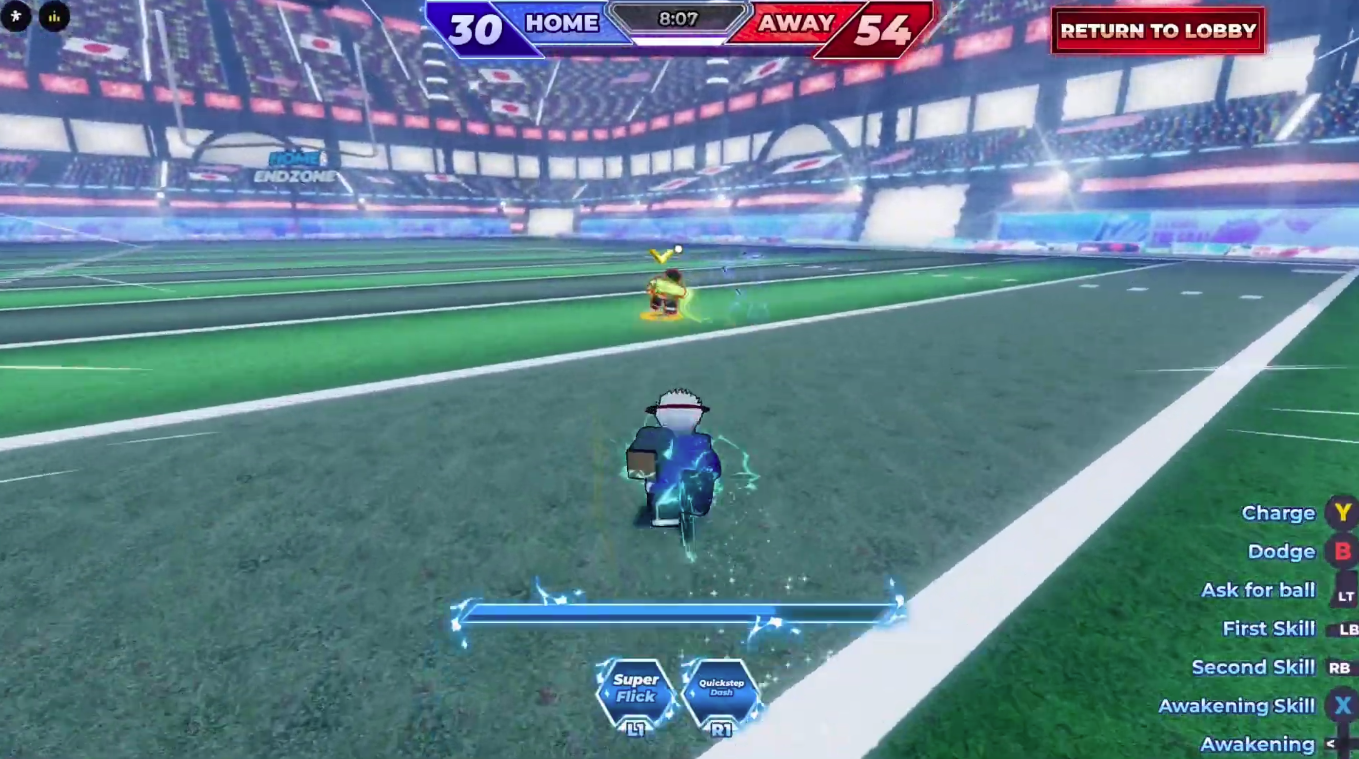1359x759 pixels.
Task: Click the LT Ask for ball trigger icon
Action: coord(1343,590)
